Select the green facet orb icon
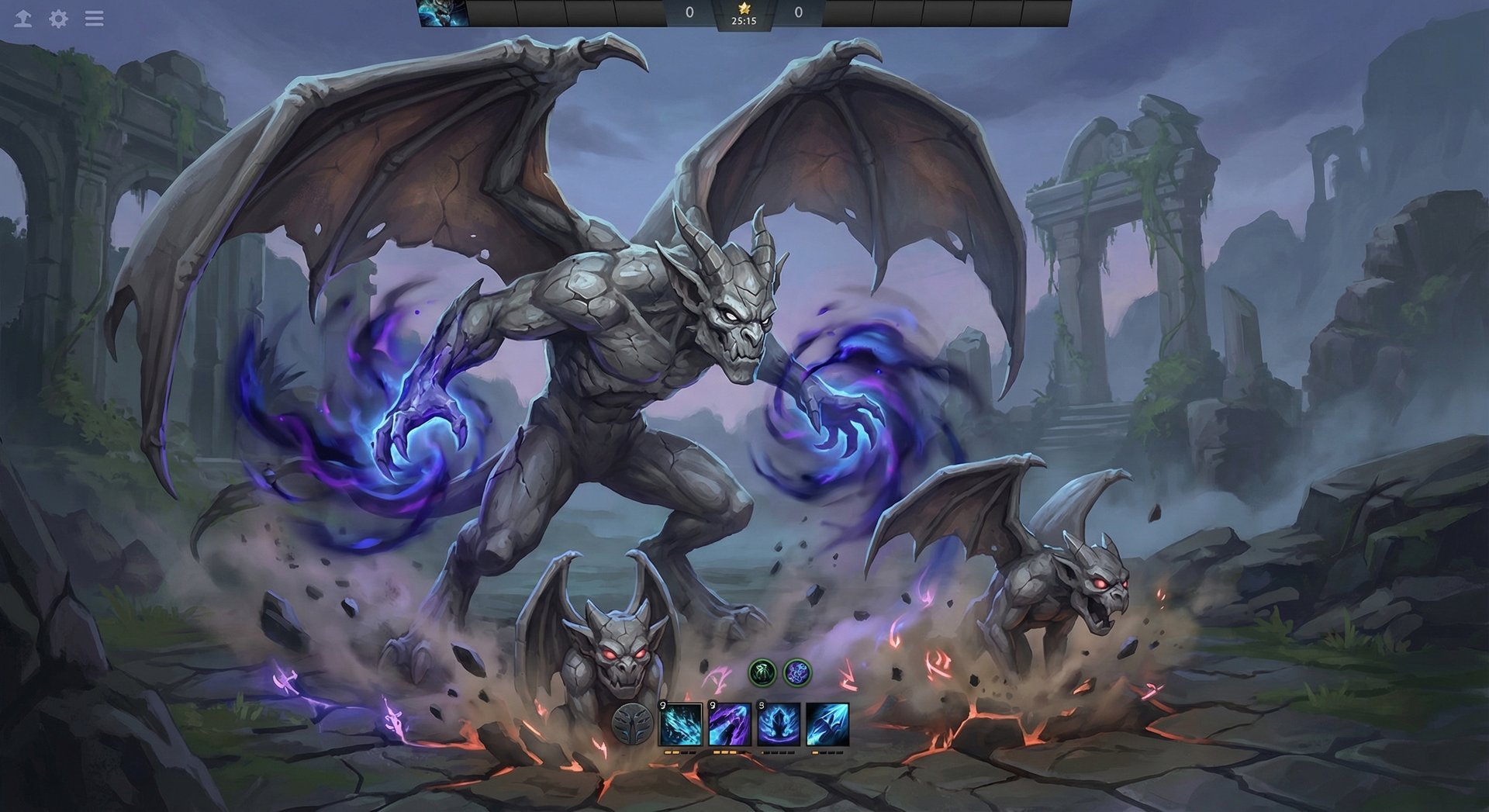Screen dimensions: 1489x812 tap(764, 674)
